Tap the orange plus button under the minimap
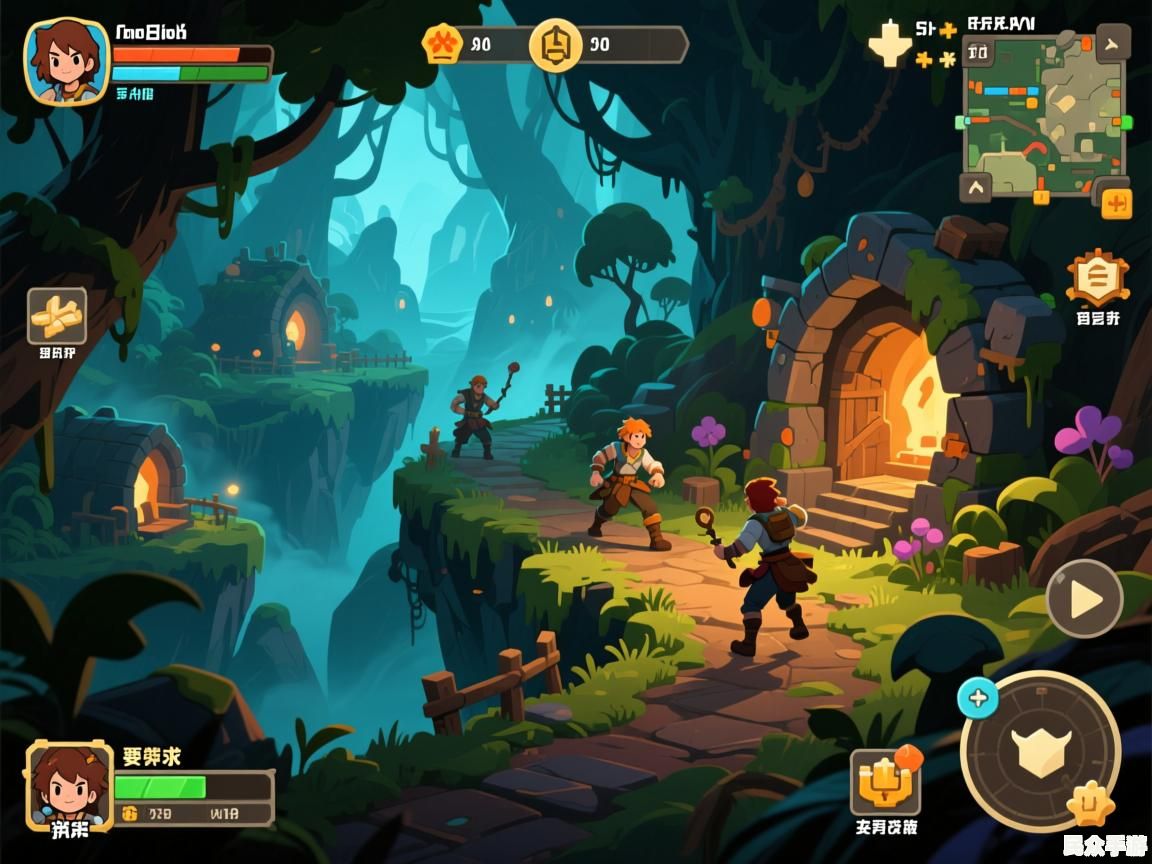Screen dimensions: 1152x864 pyautogui.click(x=1116, y=204)
